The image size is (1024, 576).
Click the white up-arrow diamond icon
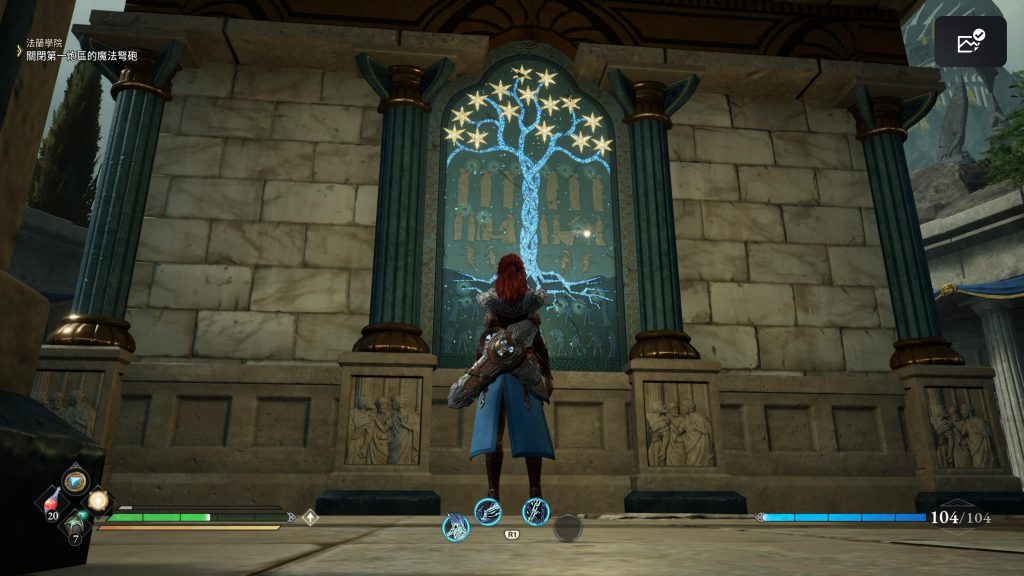coord(310,518)
